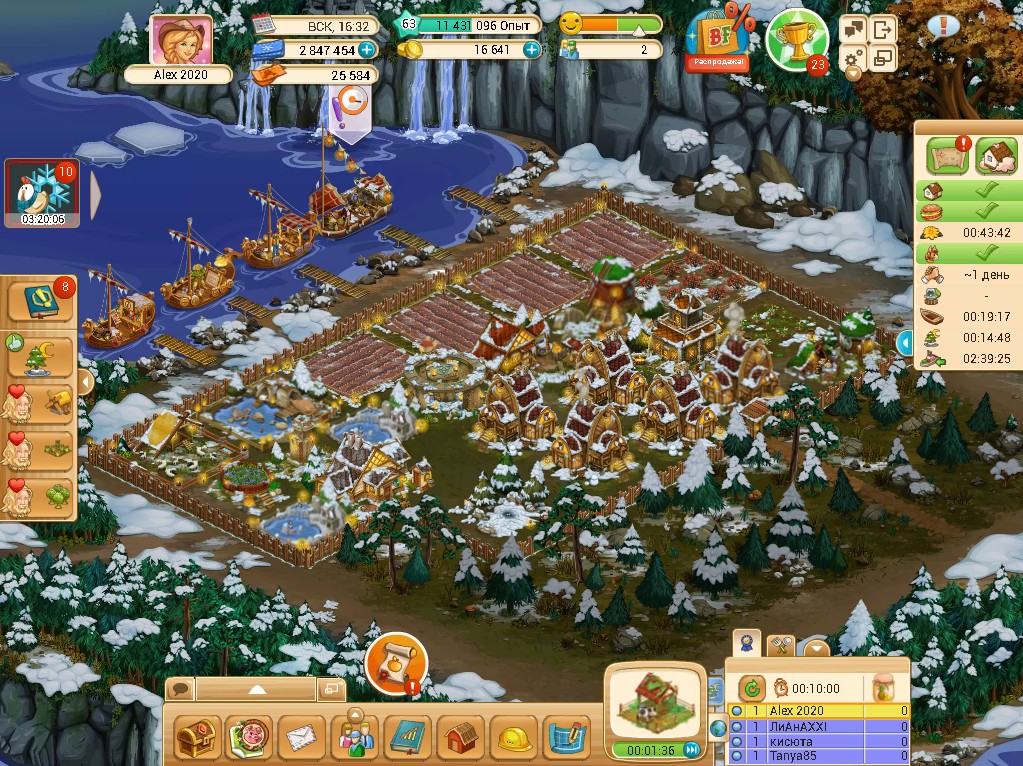Open the blueprint planning mode

[x=567, y=740]
